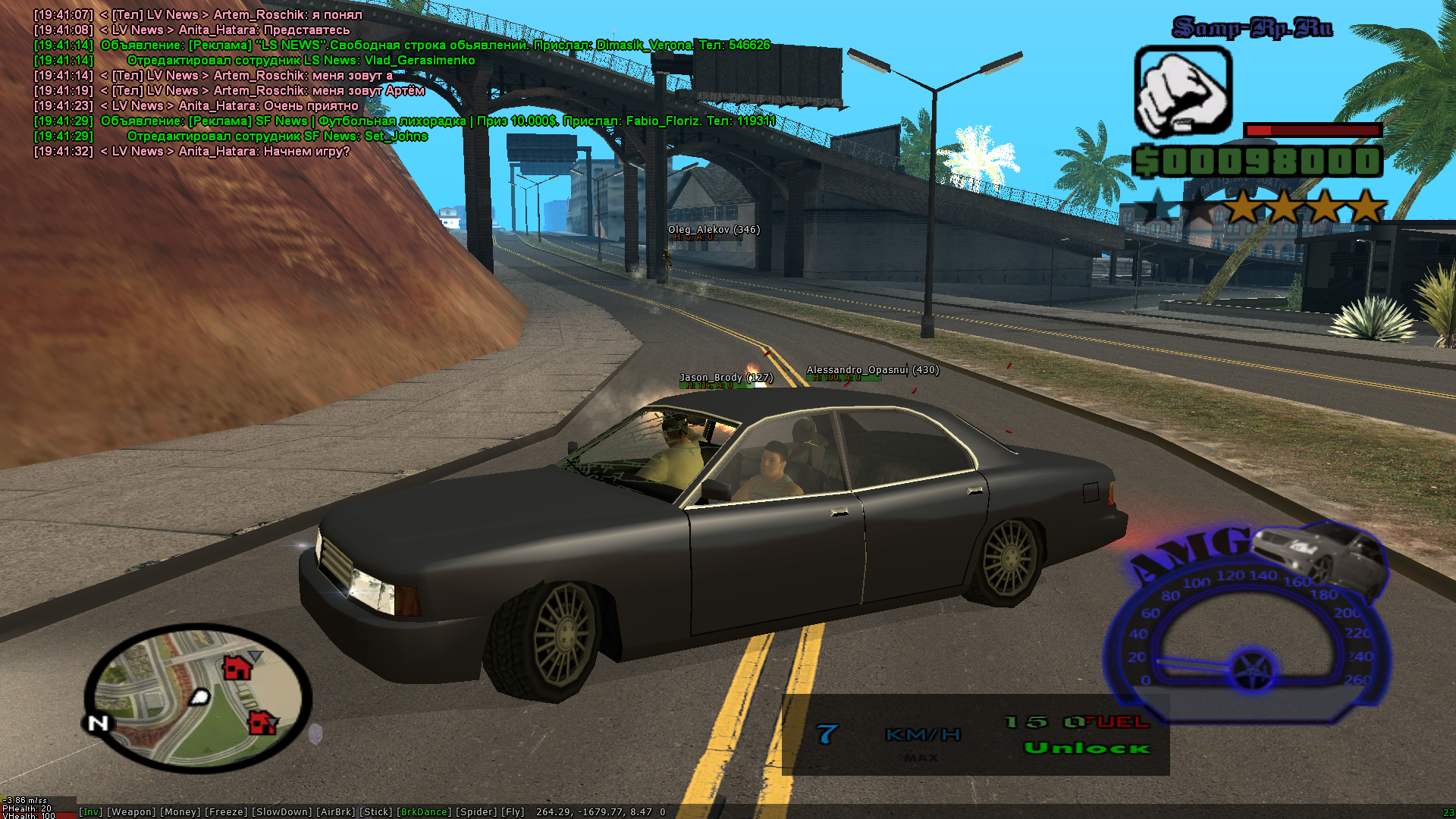
Task: Select the chat message "Начнем игру?"
Action: tap(306, 152)
